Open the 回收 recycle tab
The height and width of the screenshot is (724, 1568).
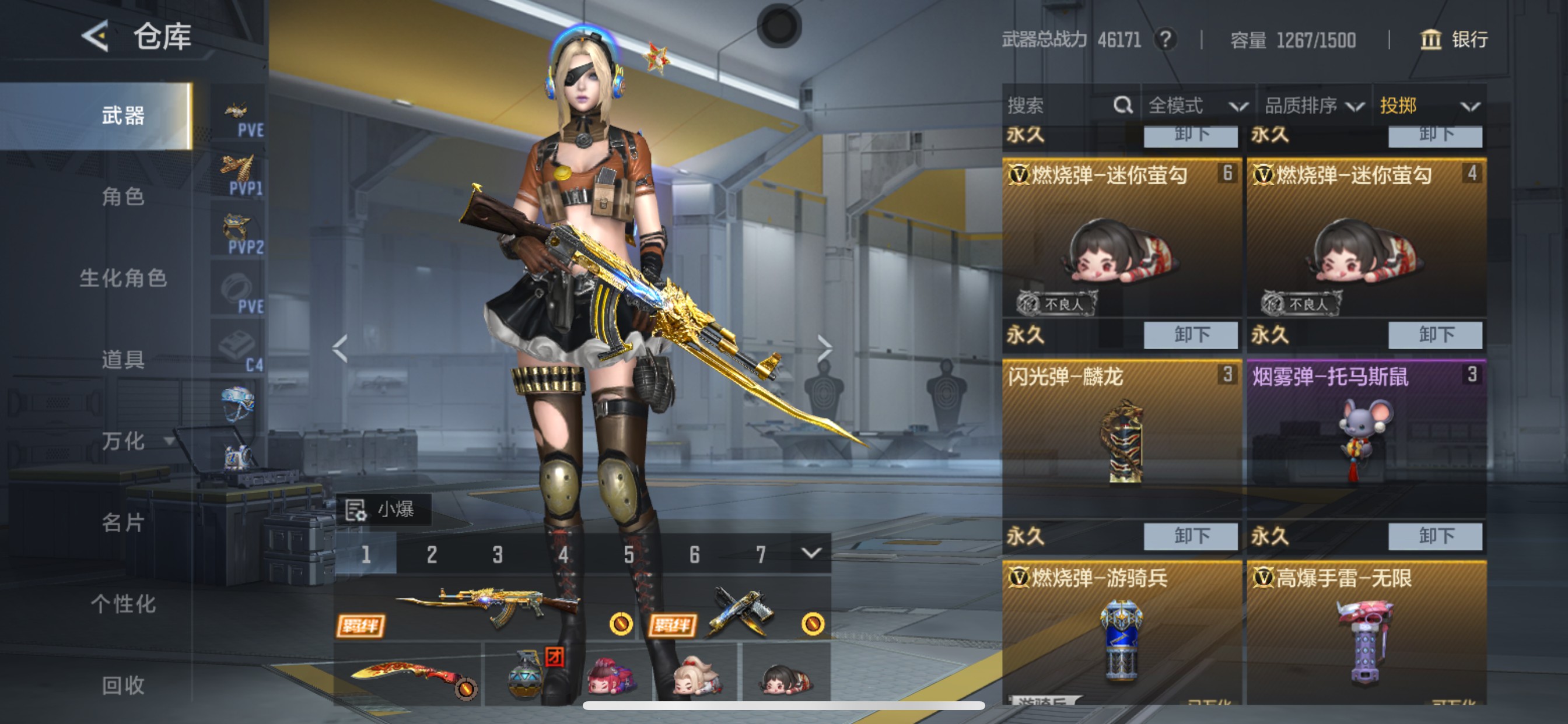pyautogui.click(x=123, y=686)
